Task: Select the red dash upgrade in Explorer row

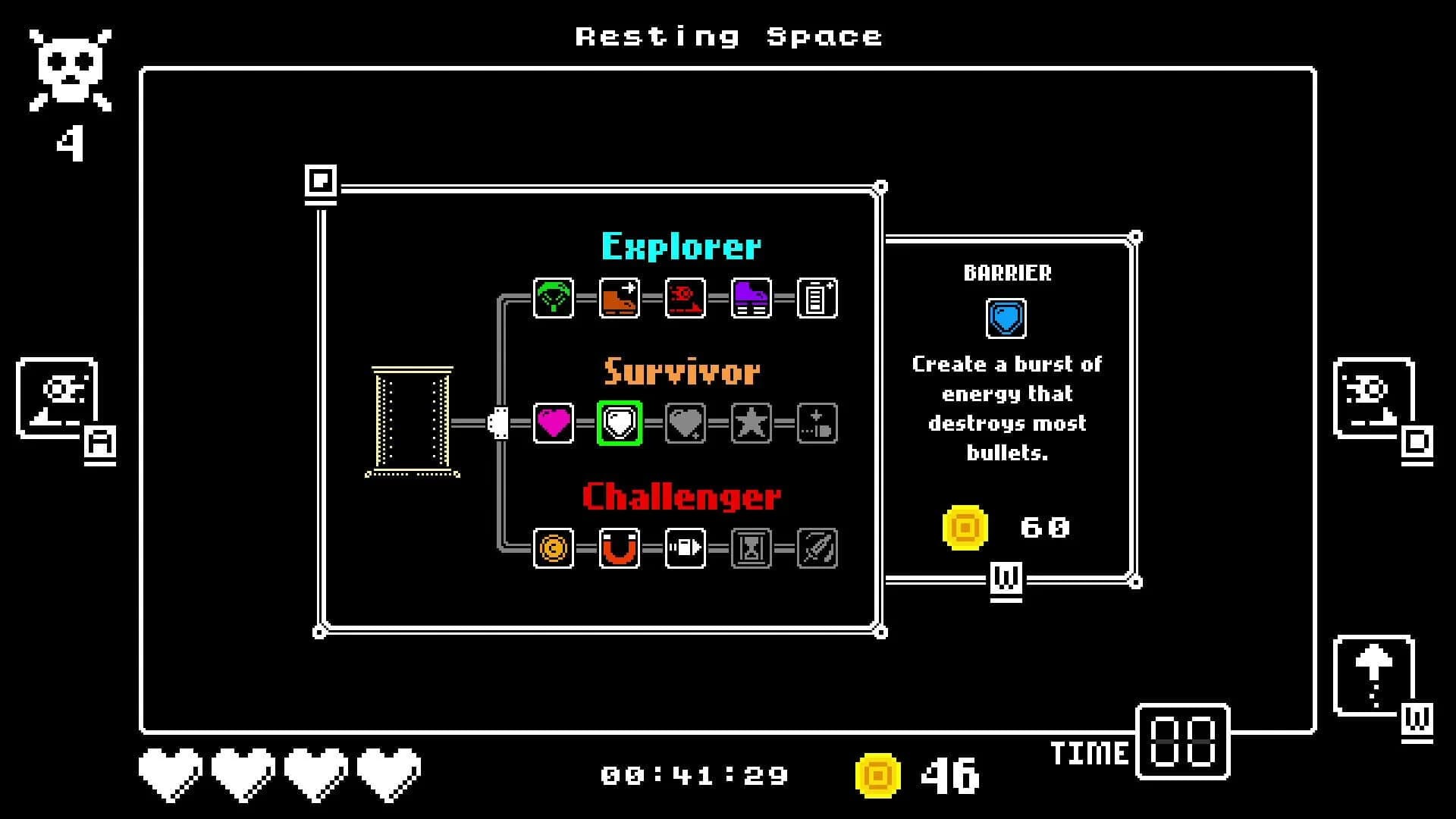Action: [x=685, y=297]
